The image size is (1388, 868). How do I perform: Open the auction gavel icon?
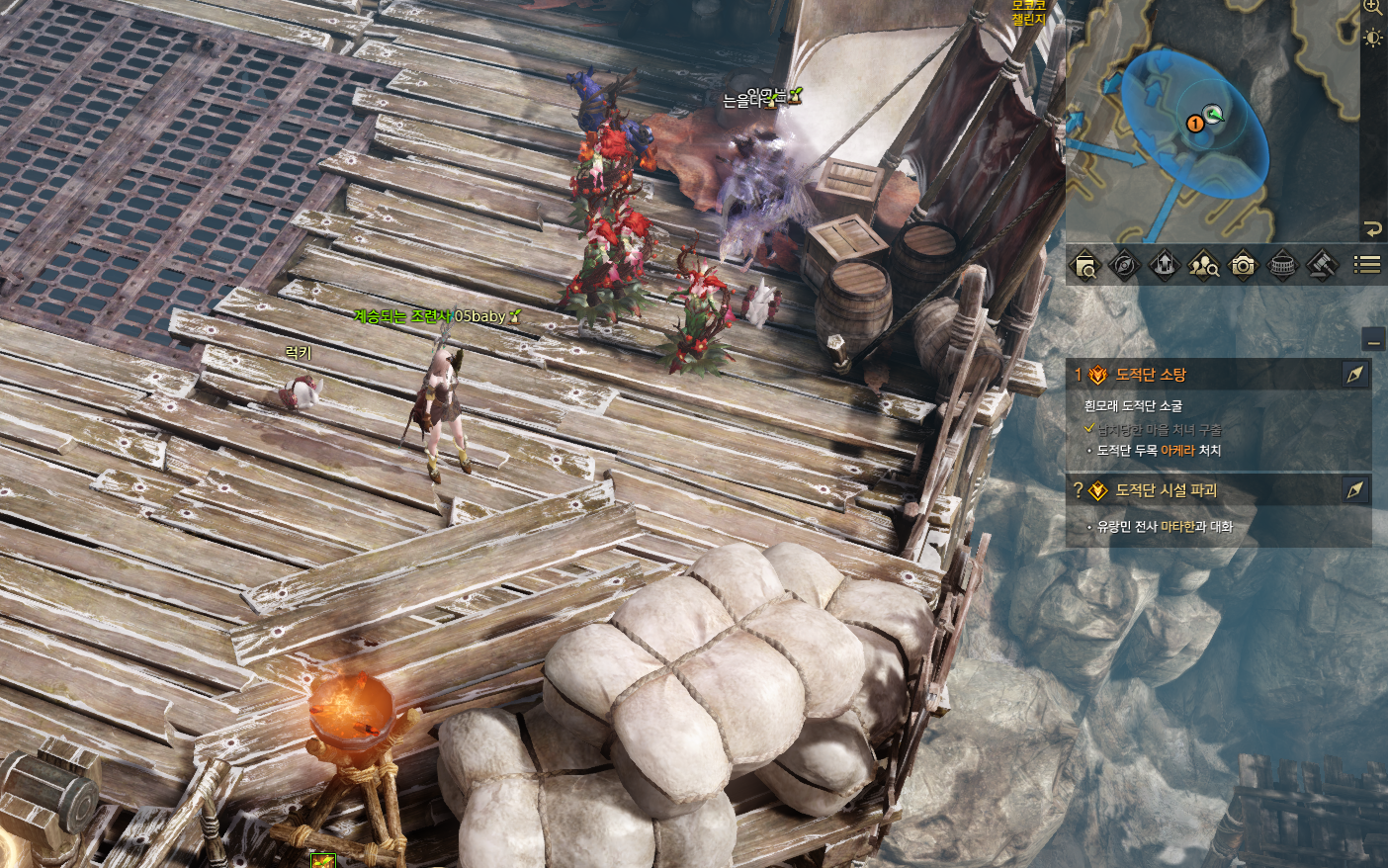click(1322, 265)
